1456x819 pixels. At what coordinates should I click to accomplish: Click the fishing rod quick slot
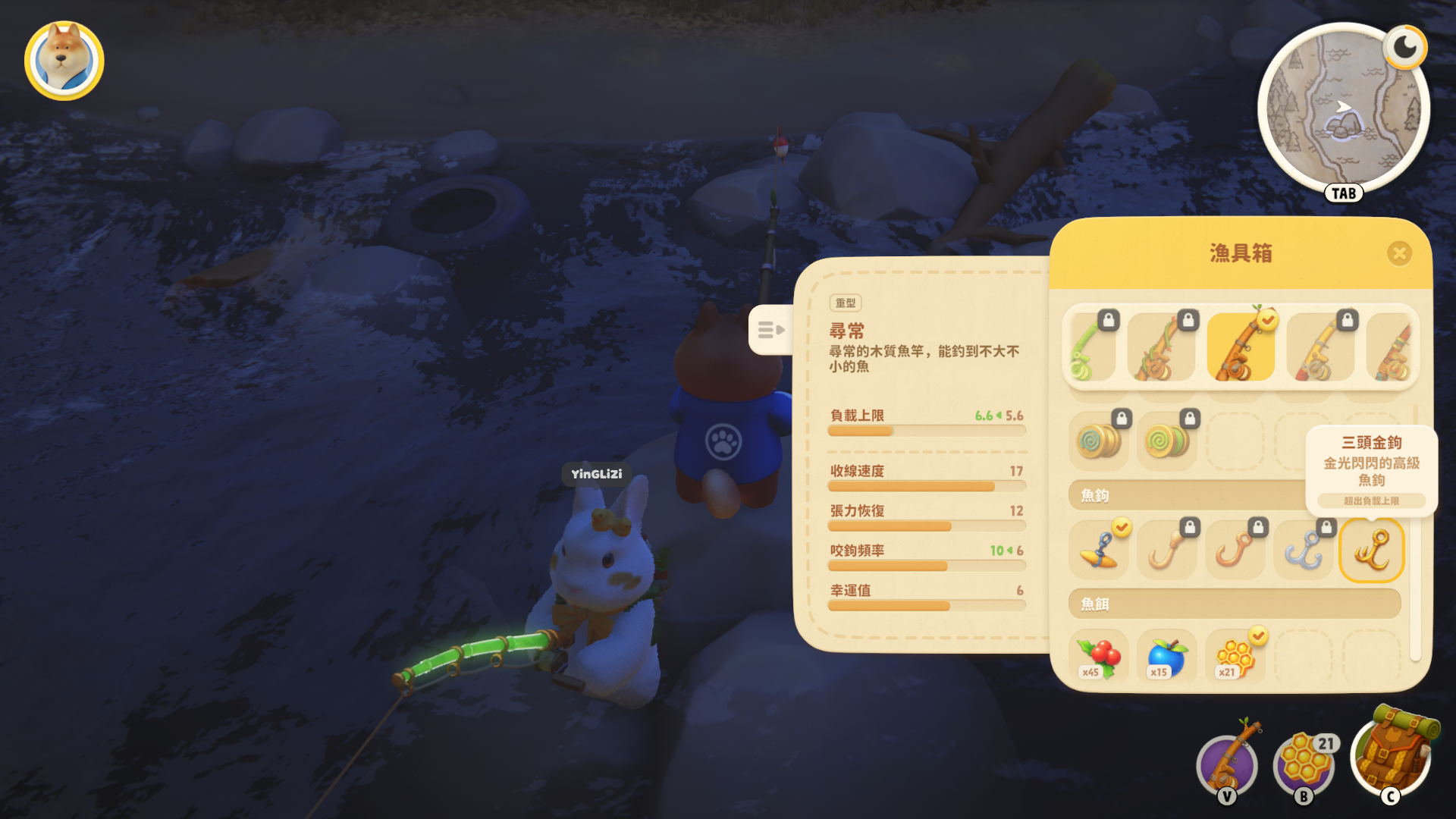pyautogui.click(x=1227, y=764)
